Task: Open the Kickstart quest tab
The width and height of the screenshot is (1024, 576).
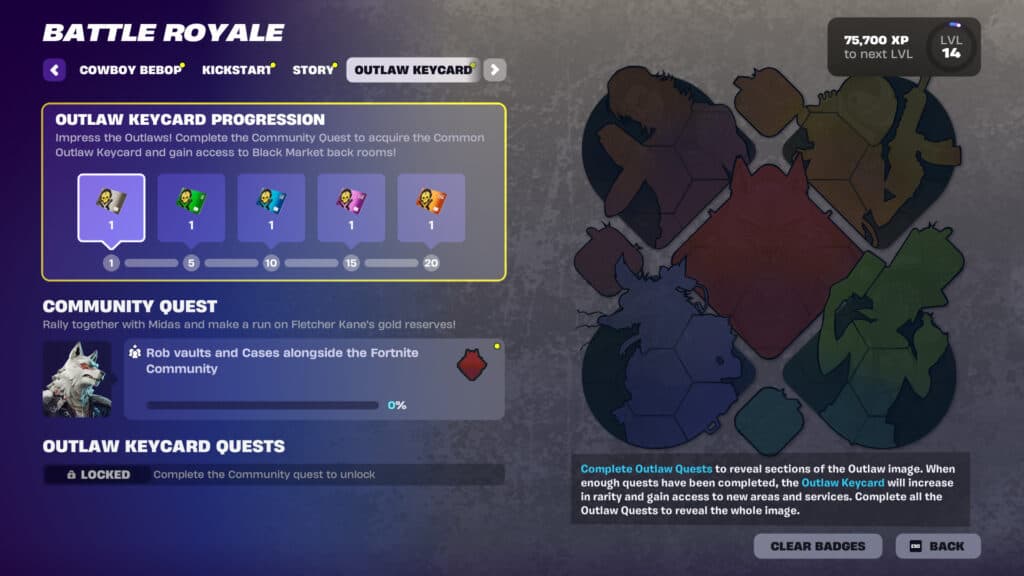Action: (x=236, y=70)
